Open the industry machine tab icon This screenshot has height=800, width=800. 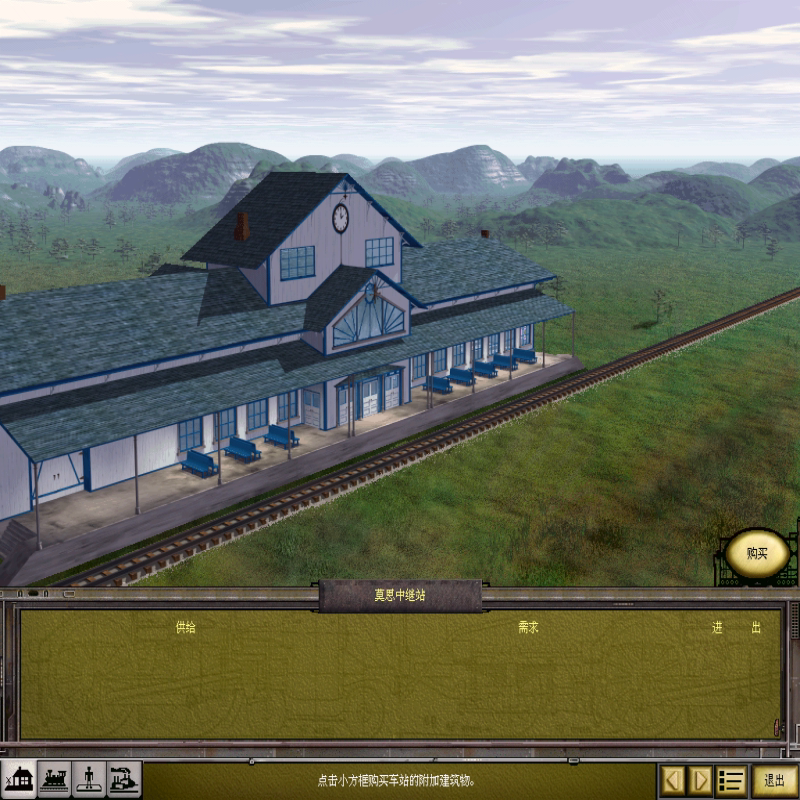tap(124, 778)
